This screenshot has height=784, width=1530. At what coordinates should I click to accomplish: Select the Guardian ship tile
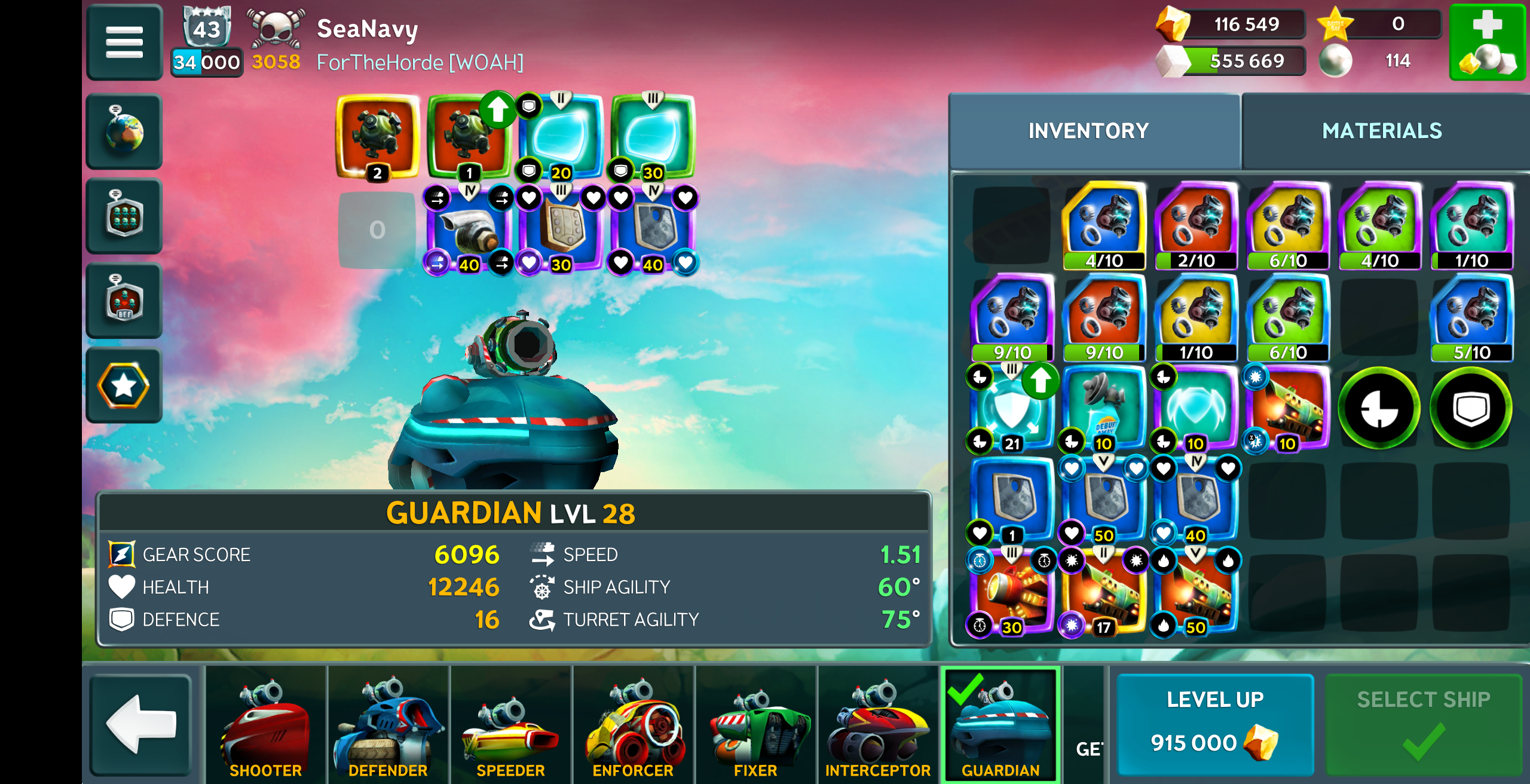click(x=1000, y=724)
